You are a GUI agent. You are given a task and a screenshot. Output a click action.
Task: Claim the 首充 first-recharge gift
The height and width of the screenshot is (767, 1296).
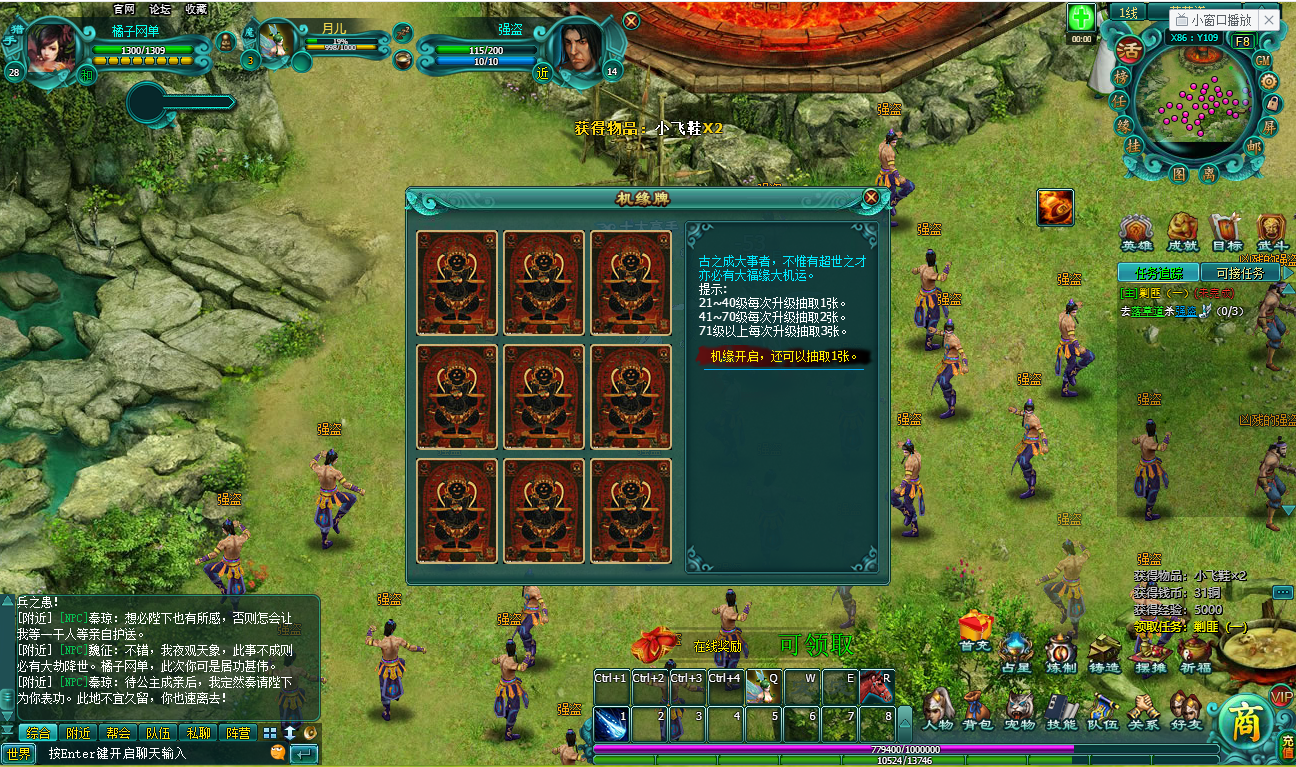(974, 632)
